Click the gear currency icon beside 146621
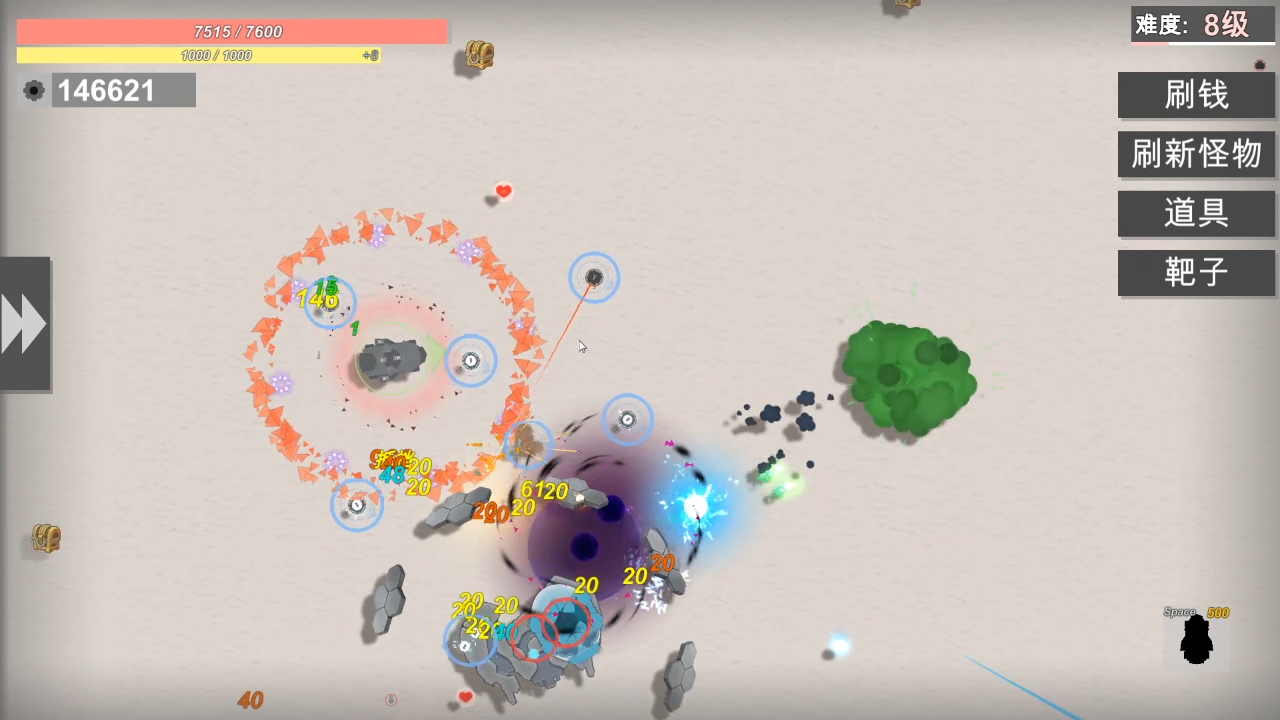1280x720 pixels. 33,90
